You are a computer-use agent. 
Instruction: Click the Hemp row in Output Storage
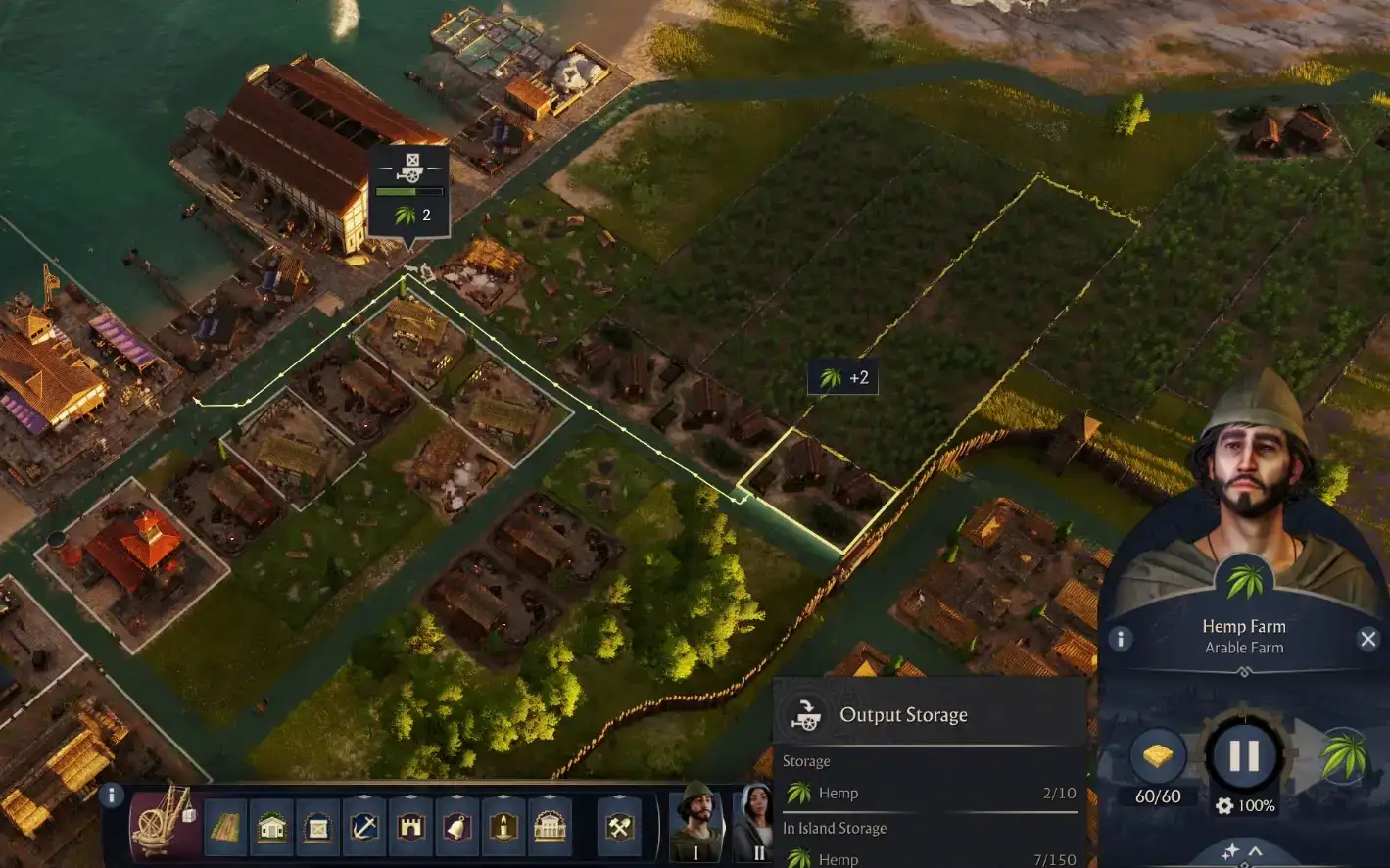tap(929, 794)
